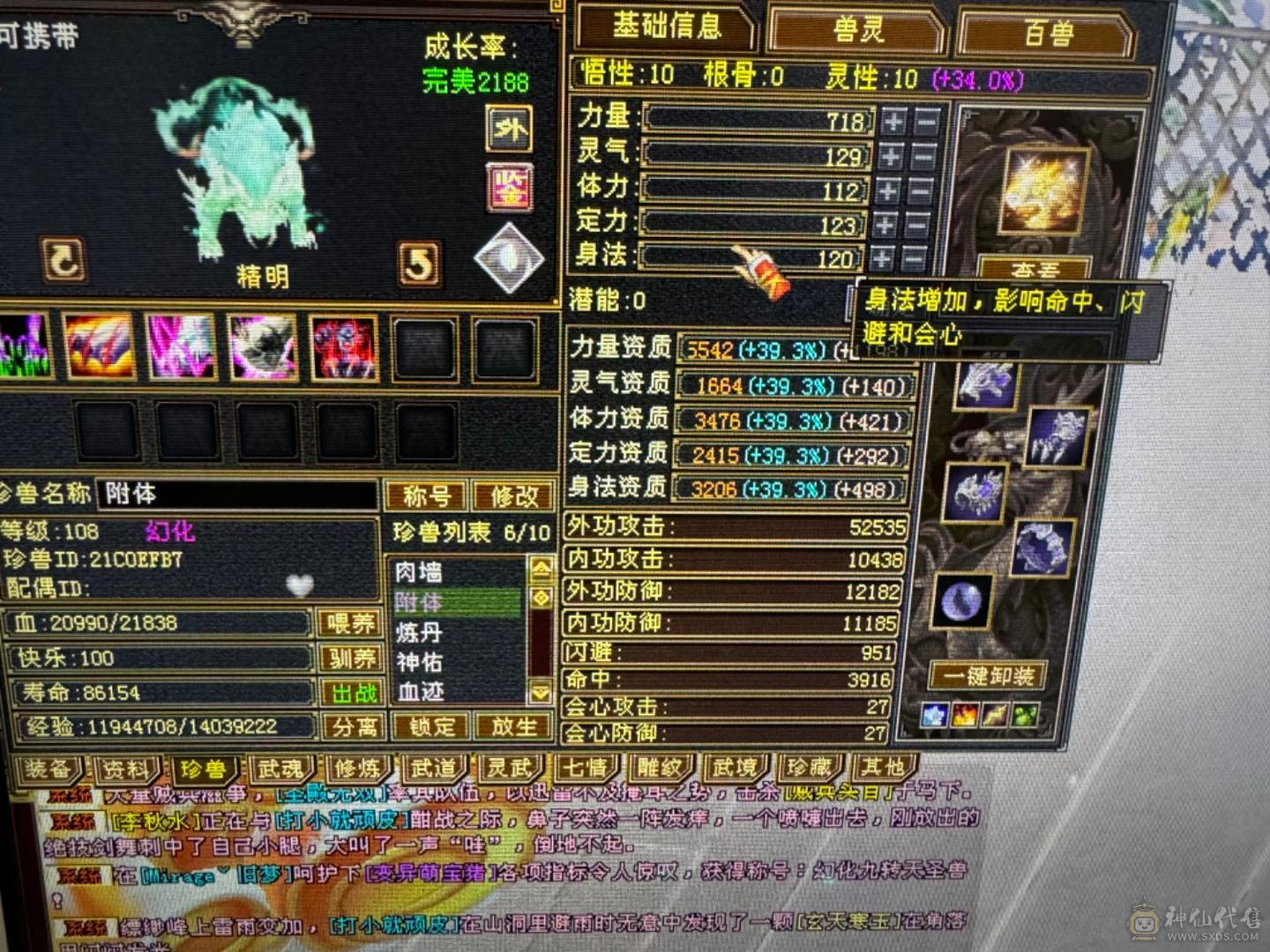Open the 鉴定 red seal icon
The width and height of the screenshot is (1270, 952).
(x=509, y=187)
